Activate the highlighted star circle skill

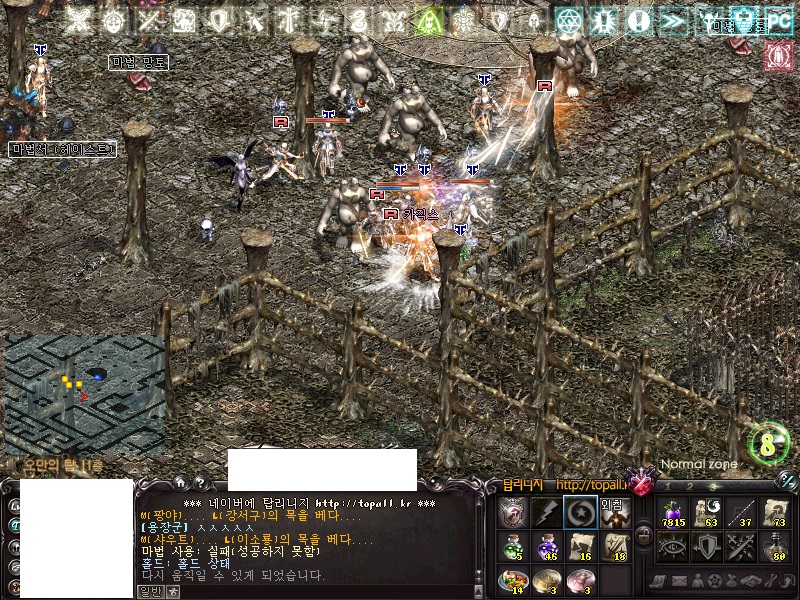click(580, 512)
